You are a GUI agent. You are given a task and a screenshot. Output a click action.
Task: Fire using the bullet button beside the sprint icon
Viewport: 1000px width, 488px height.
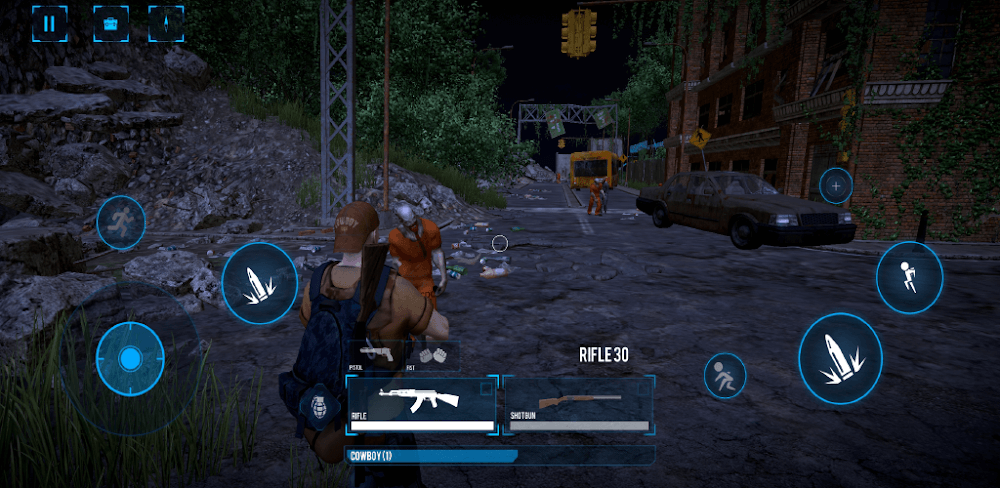(x=259, y=283)
